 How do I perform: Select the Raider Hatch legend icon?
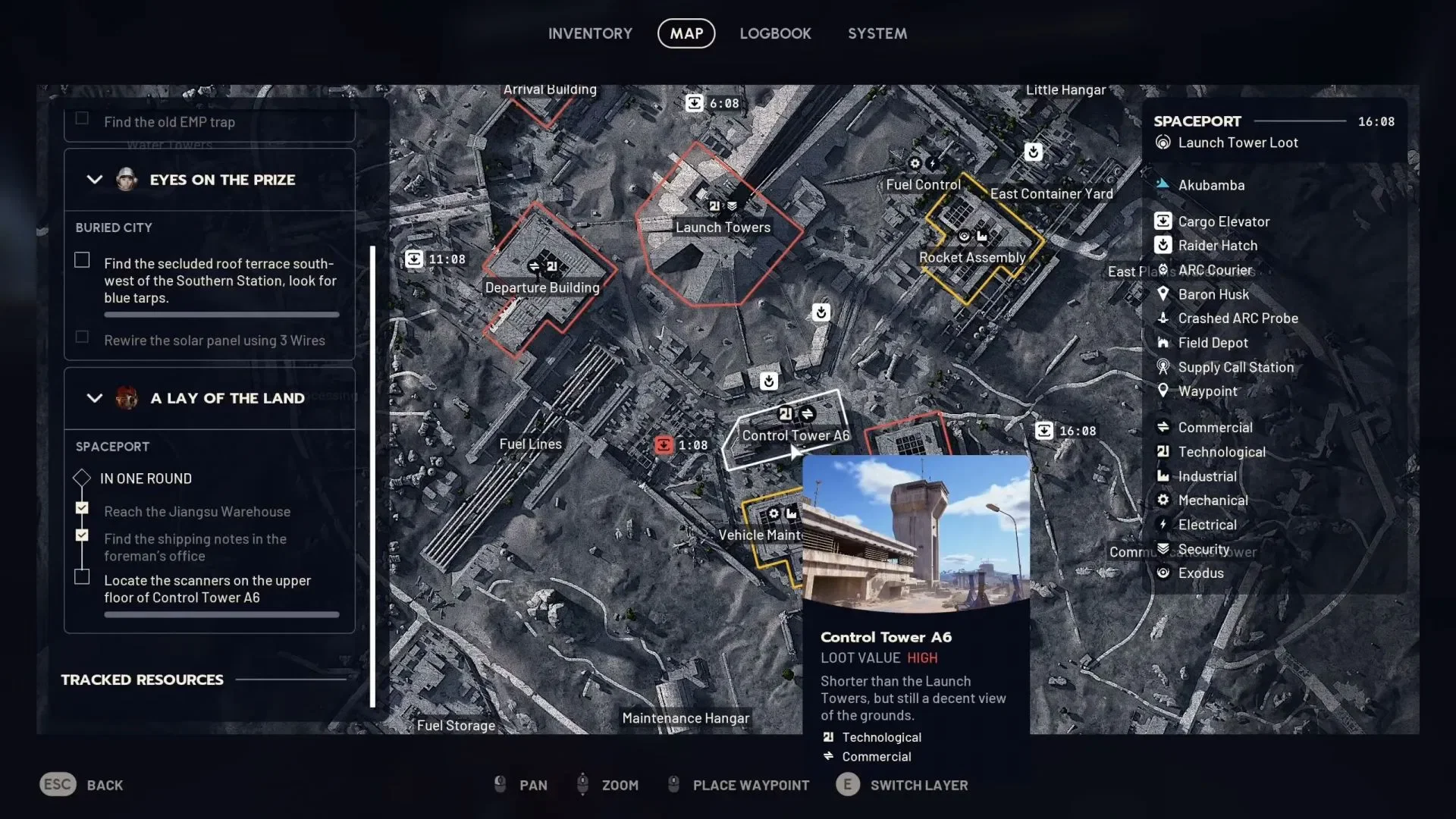(x=1164, y=245)
